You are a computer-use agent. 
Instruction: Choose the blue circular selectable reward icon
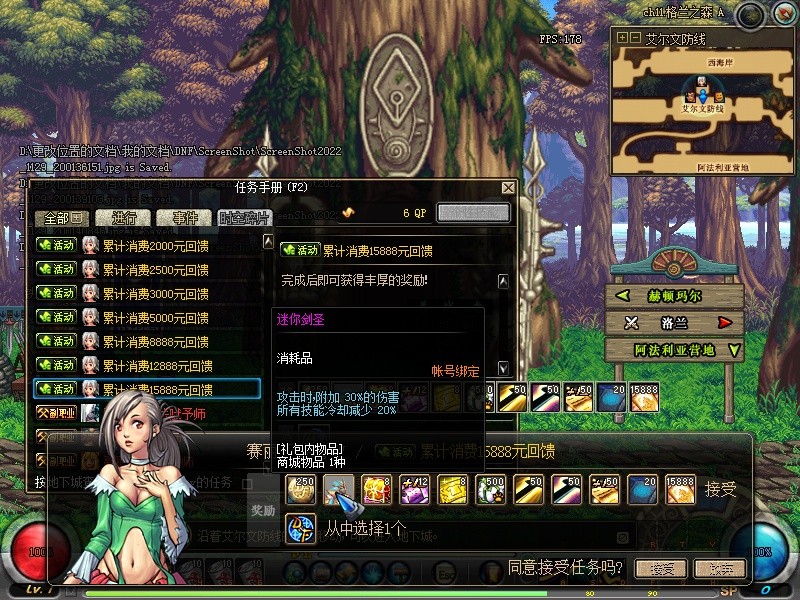tap(301, 527)
